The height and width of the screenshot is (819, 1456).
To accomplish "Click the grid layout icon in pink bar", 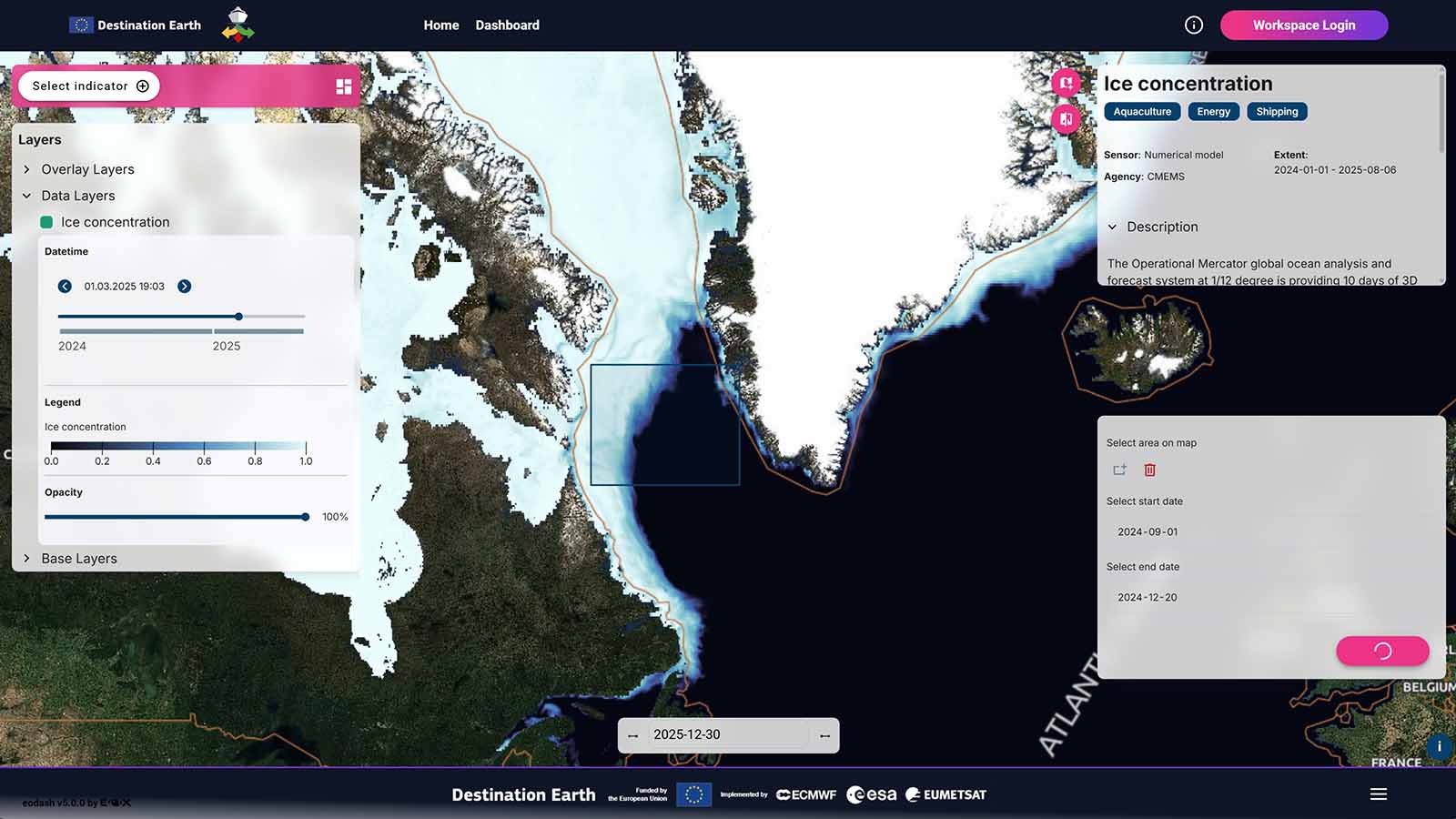I will coord(344,86).
